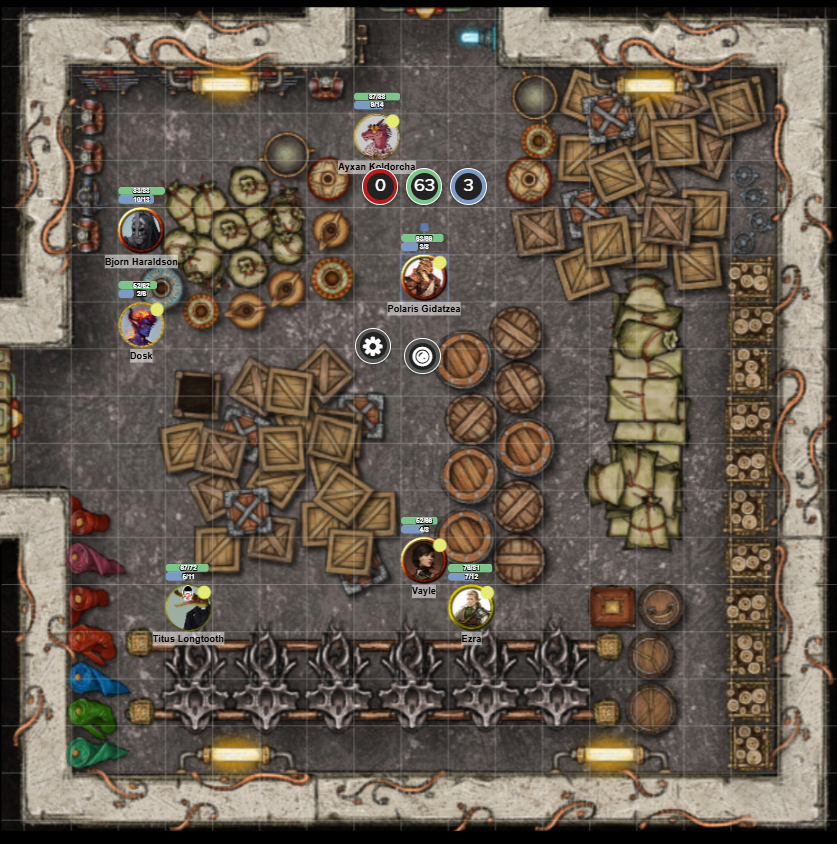
Task: Edit the blue bubble showing 3
Action: pos(468,186)
